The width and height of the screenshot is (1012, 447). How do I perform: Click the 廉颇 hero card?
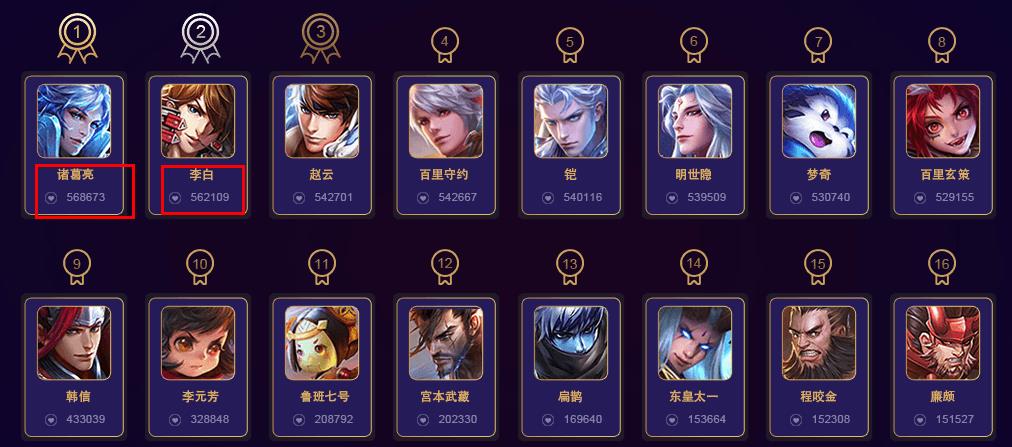[x=942, y=342]
